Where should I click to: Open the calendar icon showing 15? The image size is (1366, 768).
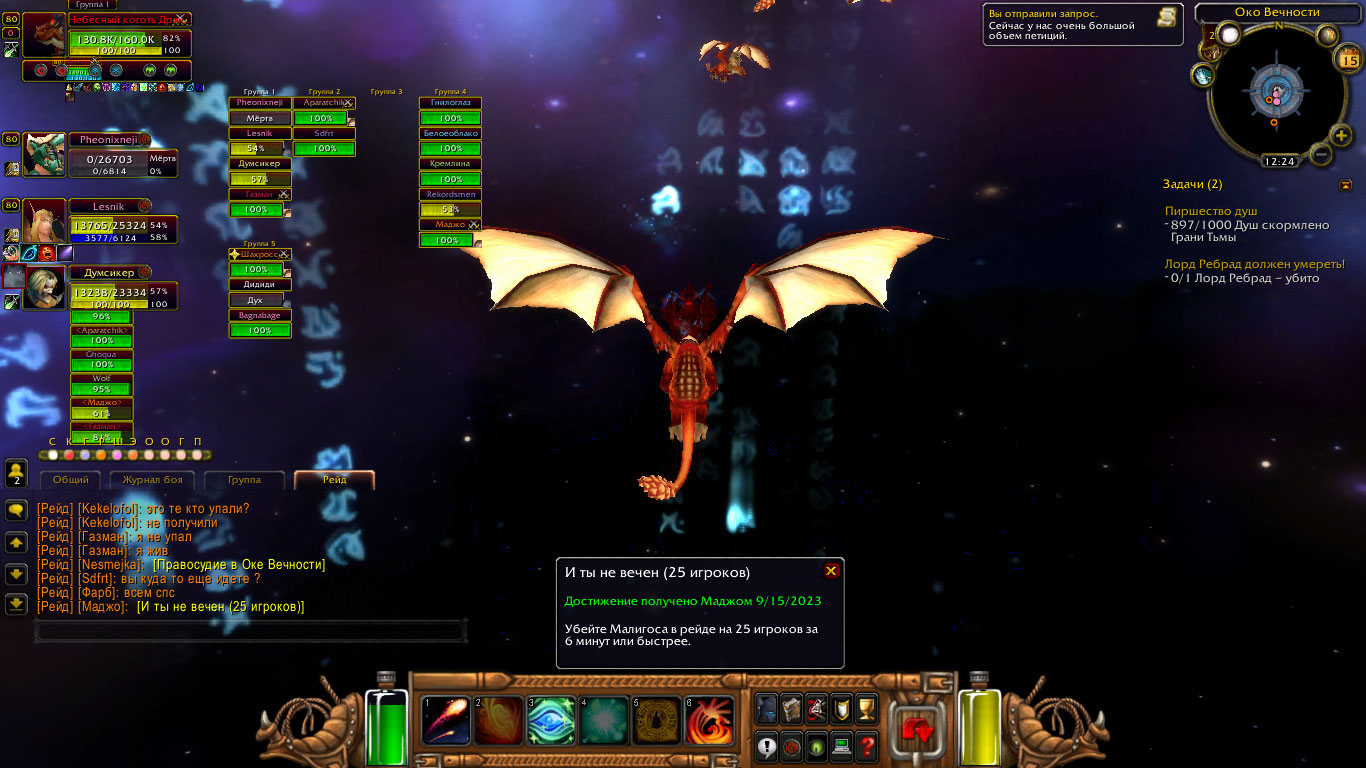pos(1346,59)
